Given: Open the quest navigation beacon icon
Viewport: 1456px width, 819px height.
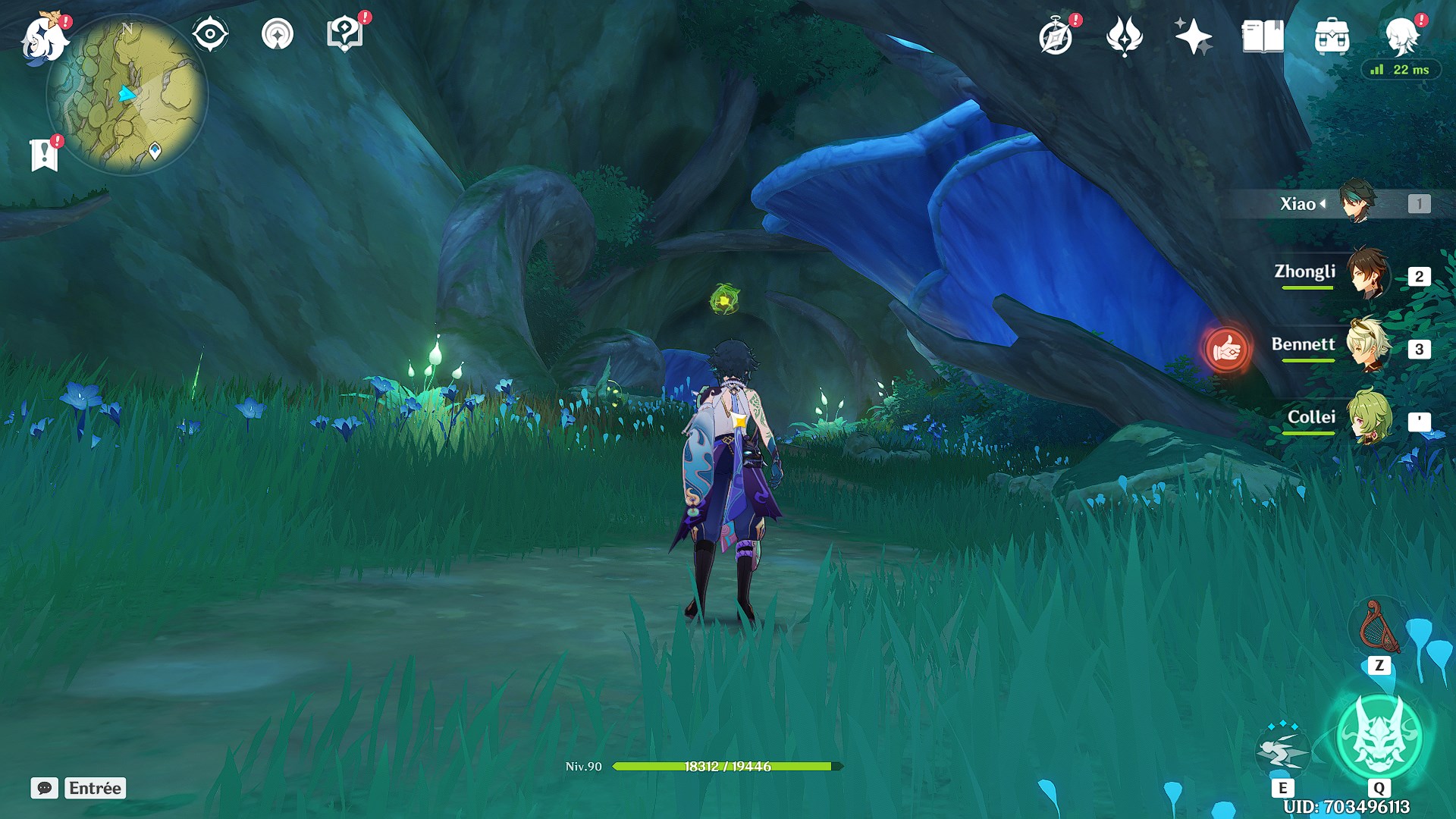Looking at the screenshot, I should [278, 35].
